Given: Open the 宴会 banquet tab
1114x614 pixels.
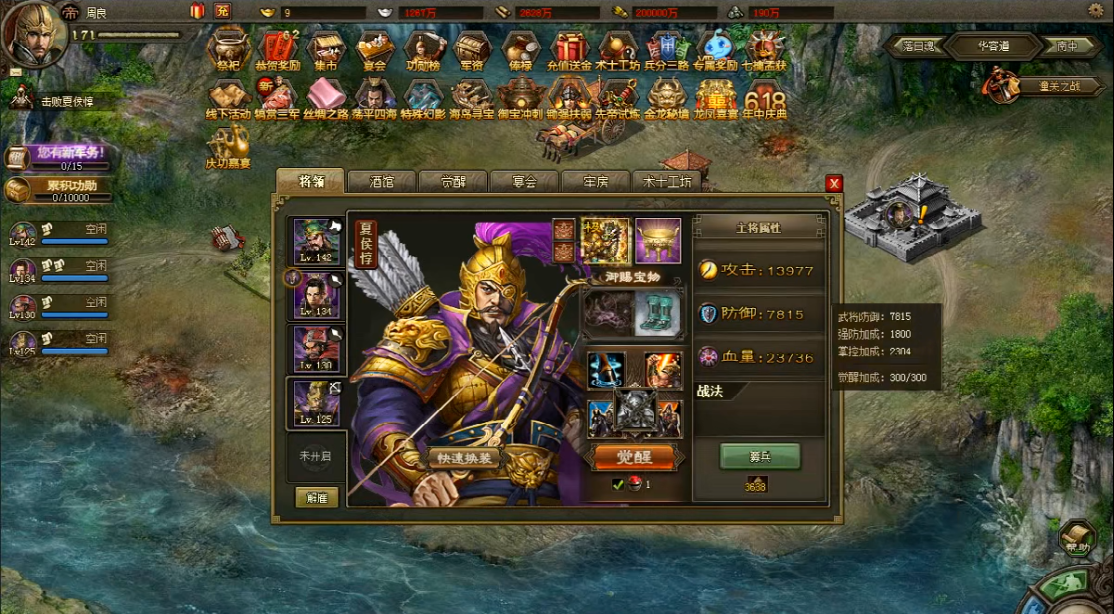Looking at the screenshot, I should pyautogui.click(x=525, y=182).
